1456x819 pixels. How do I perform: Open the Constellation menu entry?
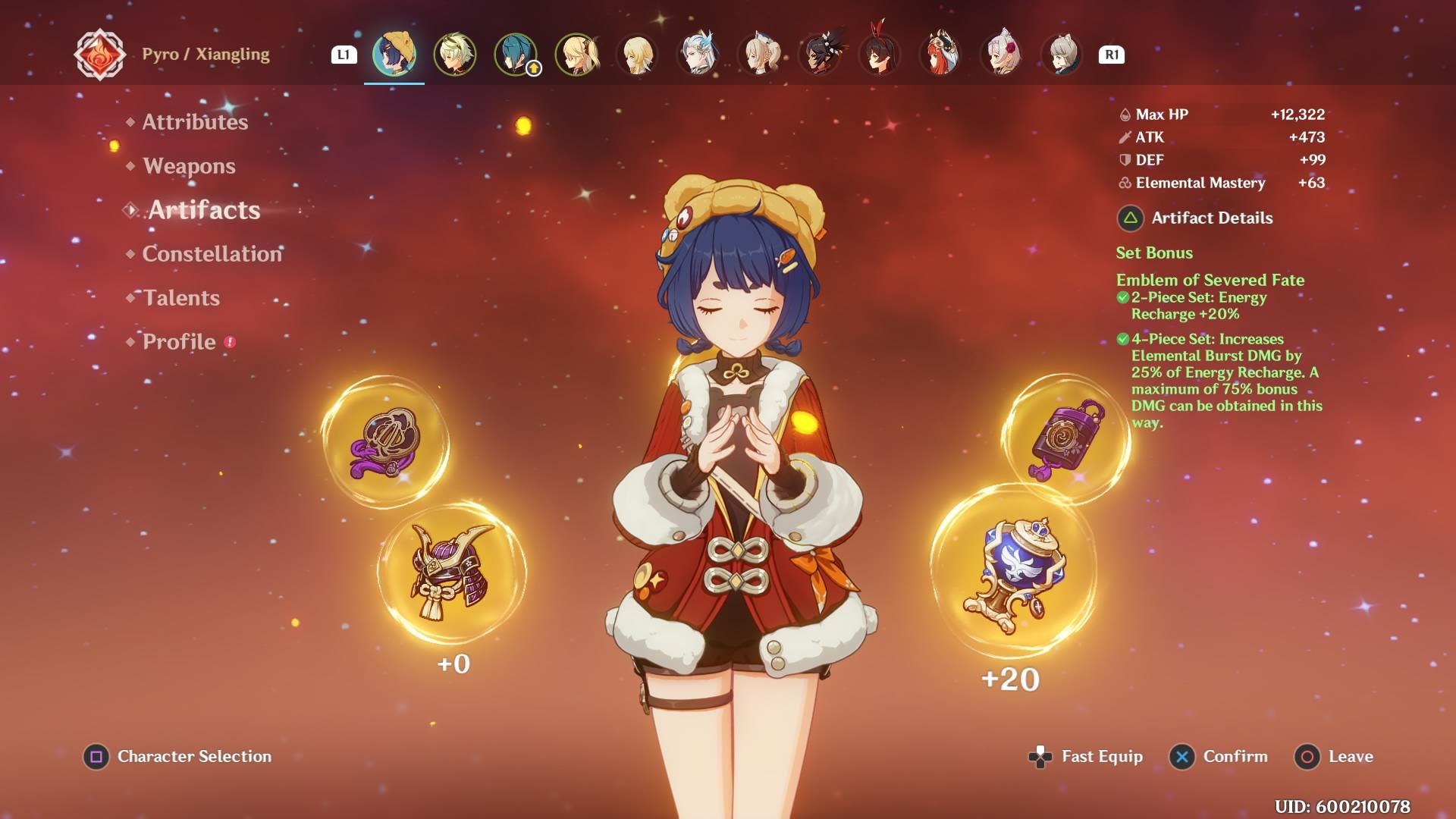tap(212, 254)
